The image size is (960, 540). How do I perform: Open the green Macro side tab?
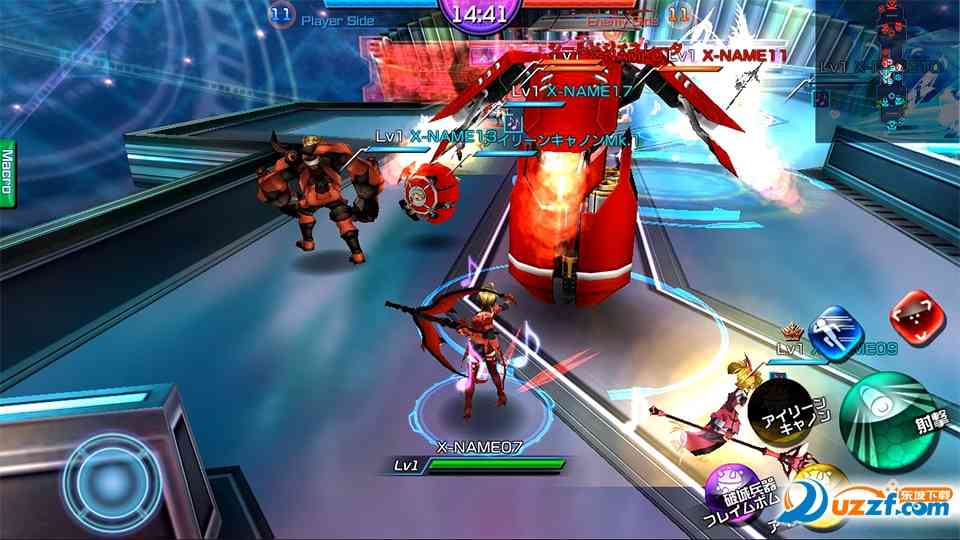pos(7,172)
